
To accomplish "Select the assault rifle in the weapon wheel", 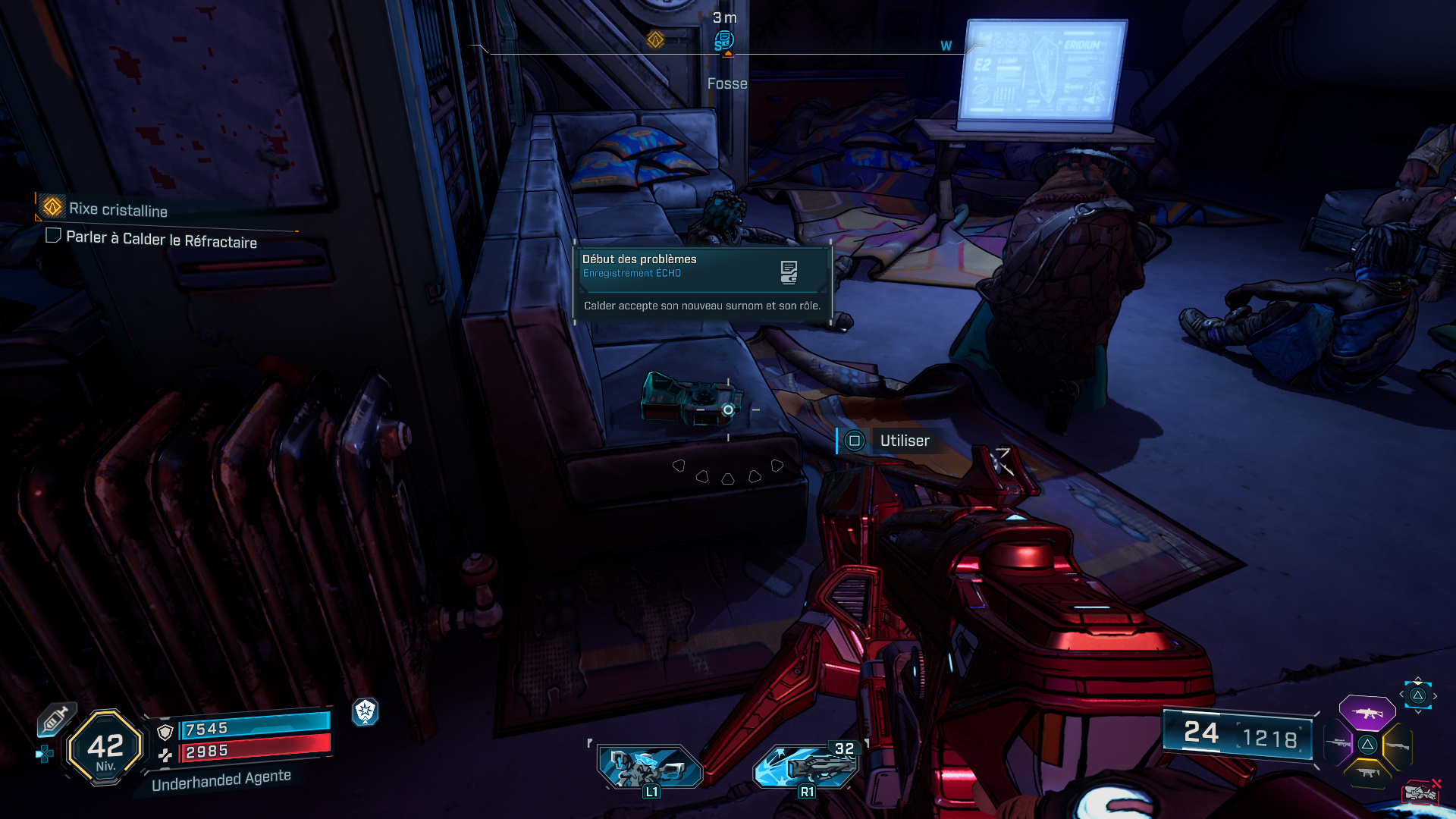I will [x=1367, y=713].
